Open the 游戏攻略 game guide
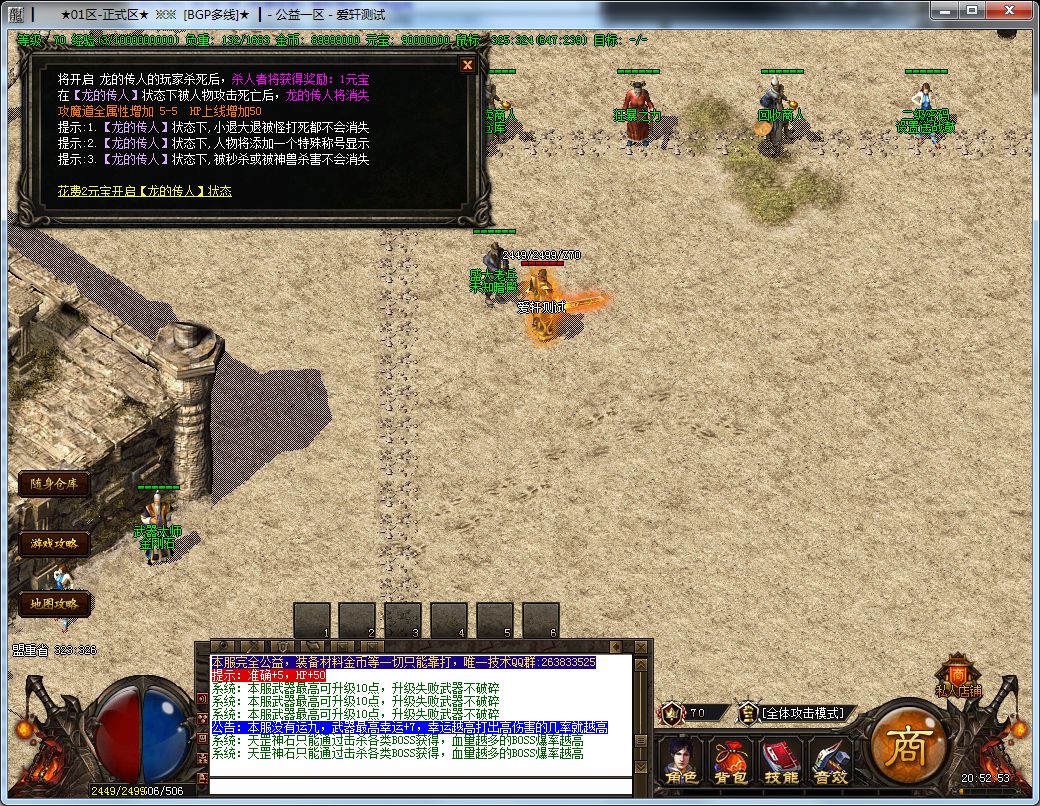This screenshot has height=806, width=1040. [54, 544]
